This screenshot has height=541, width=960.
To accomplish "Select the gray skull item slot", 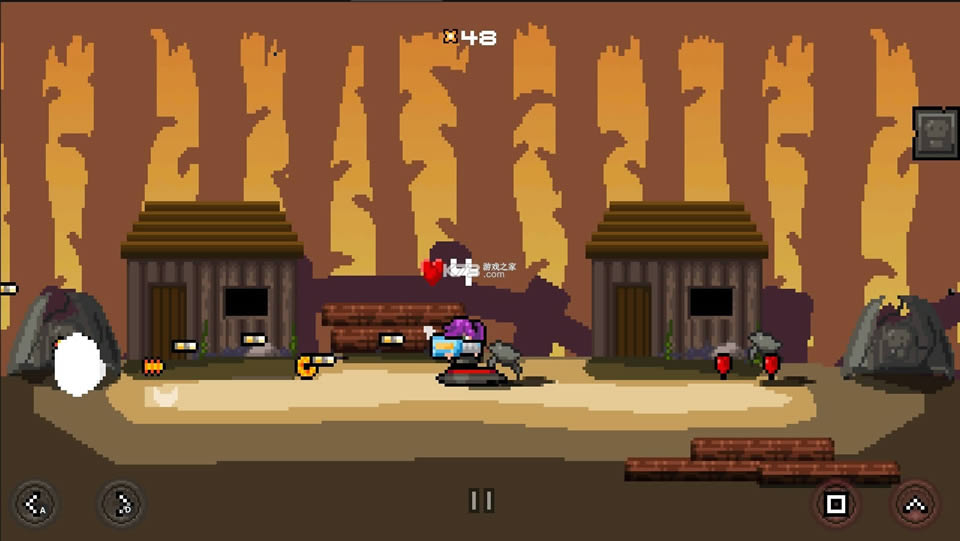I will (936, 133).
